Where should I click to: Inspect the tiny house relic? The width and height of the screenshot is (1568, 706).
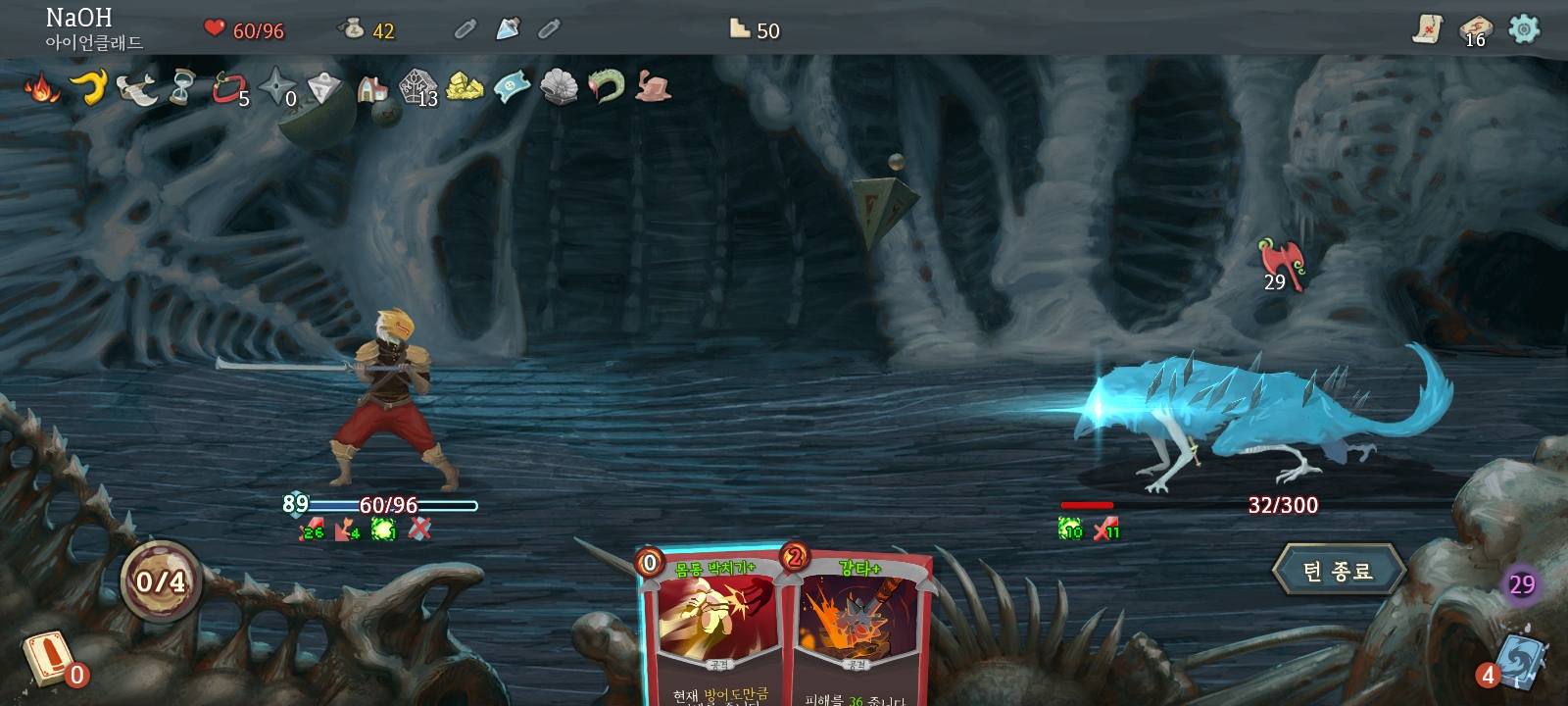(372, 88)
